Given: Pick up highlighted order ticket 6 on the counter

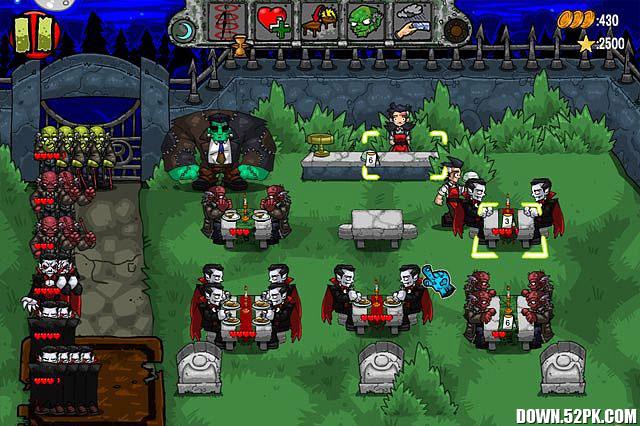Looking at the screenshot, I should (370, 158).
